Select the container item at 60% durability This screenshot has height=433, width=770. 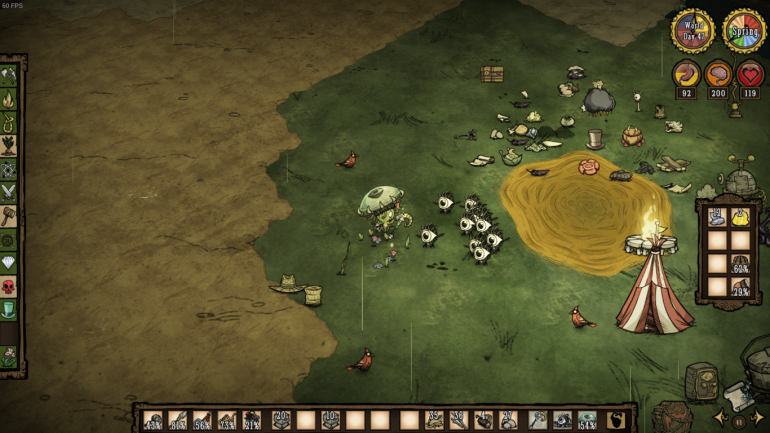click(x=741, y=263)
